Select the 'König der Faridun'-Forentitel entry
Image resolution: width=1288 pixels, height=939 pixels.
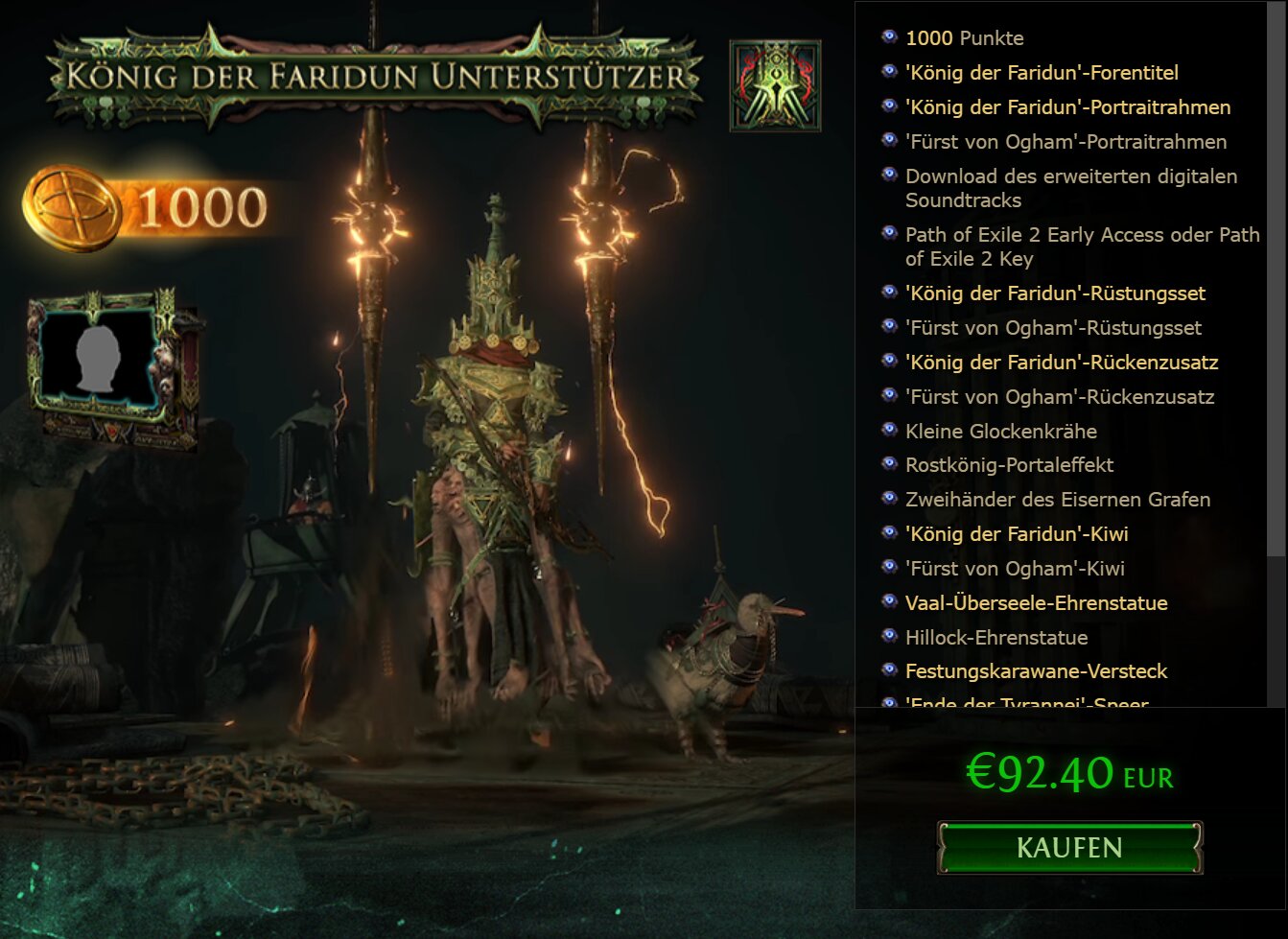1042,72
